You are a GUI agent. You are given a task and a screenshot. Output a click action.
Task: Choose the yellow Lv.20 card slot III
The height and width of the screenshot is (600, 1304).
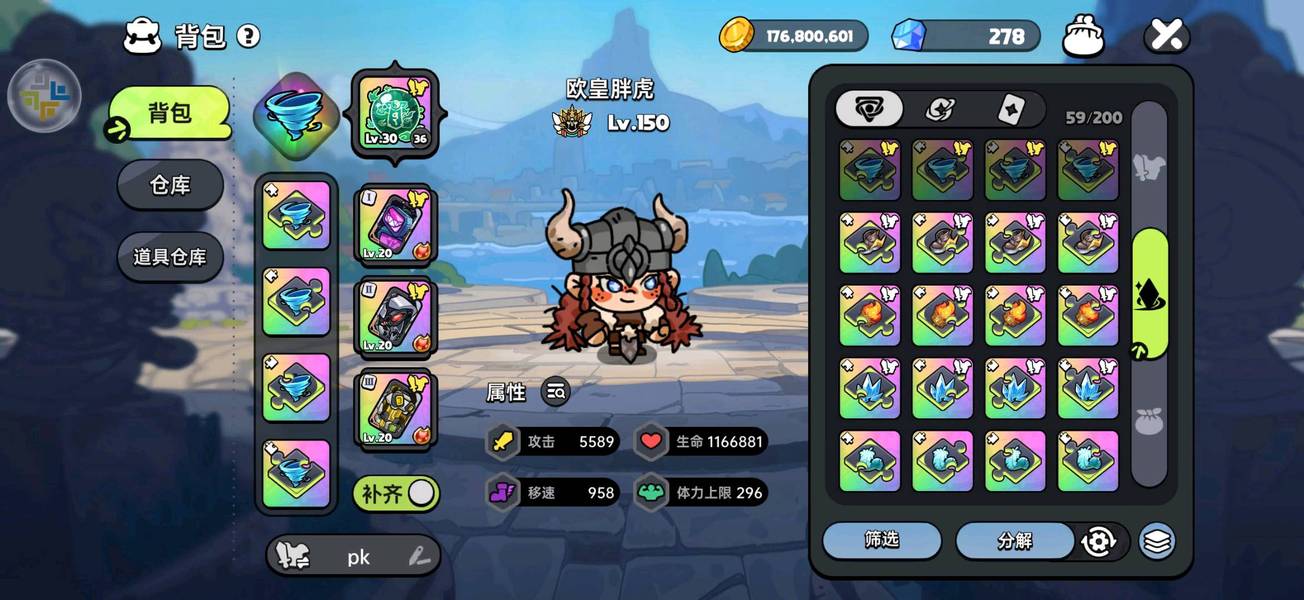(394, 409)
